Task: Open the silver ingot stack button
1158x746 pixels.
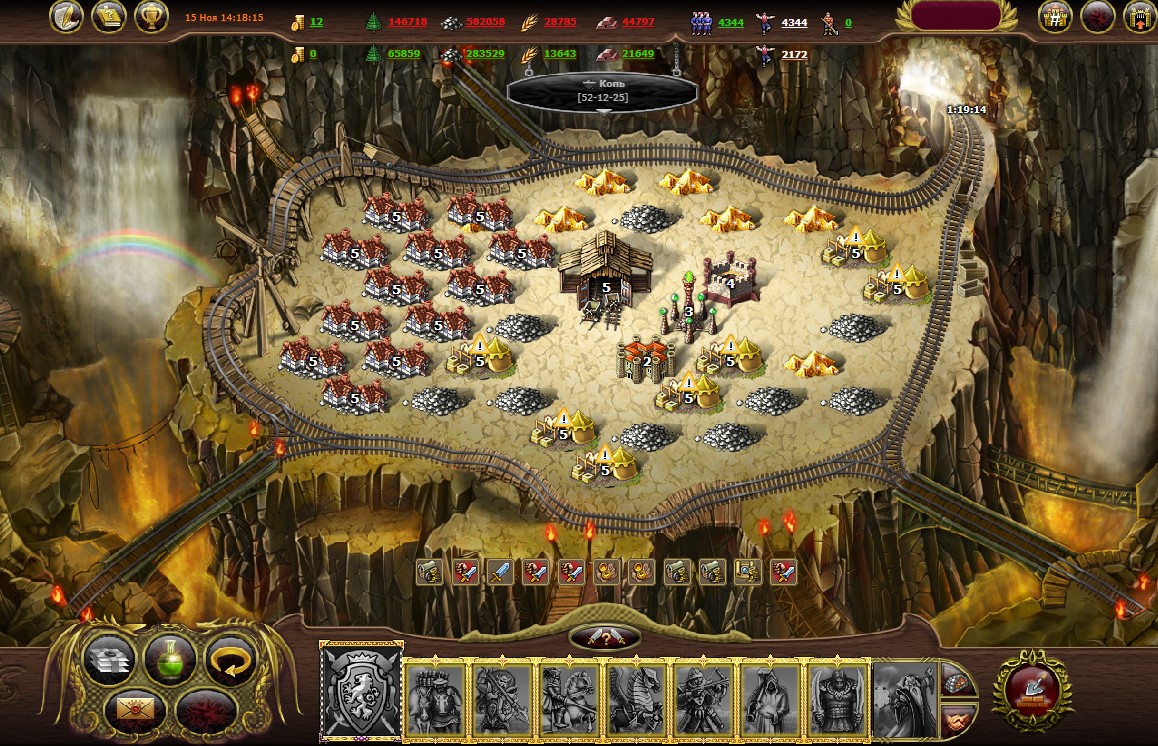Action: 108,660
